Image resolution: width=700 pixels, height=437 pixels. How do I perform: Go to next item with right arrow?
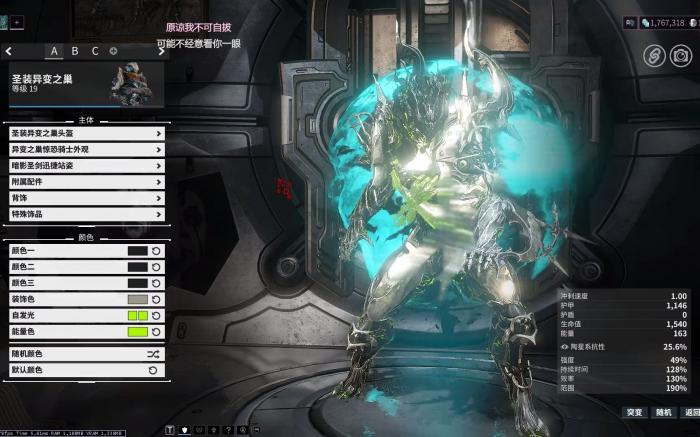[161, 51]
